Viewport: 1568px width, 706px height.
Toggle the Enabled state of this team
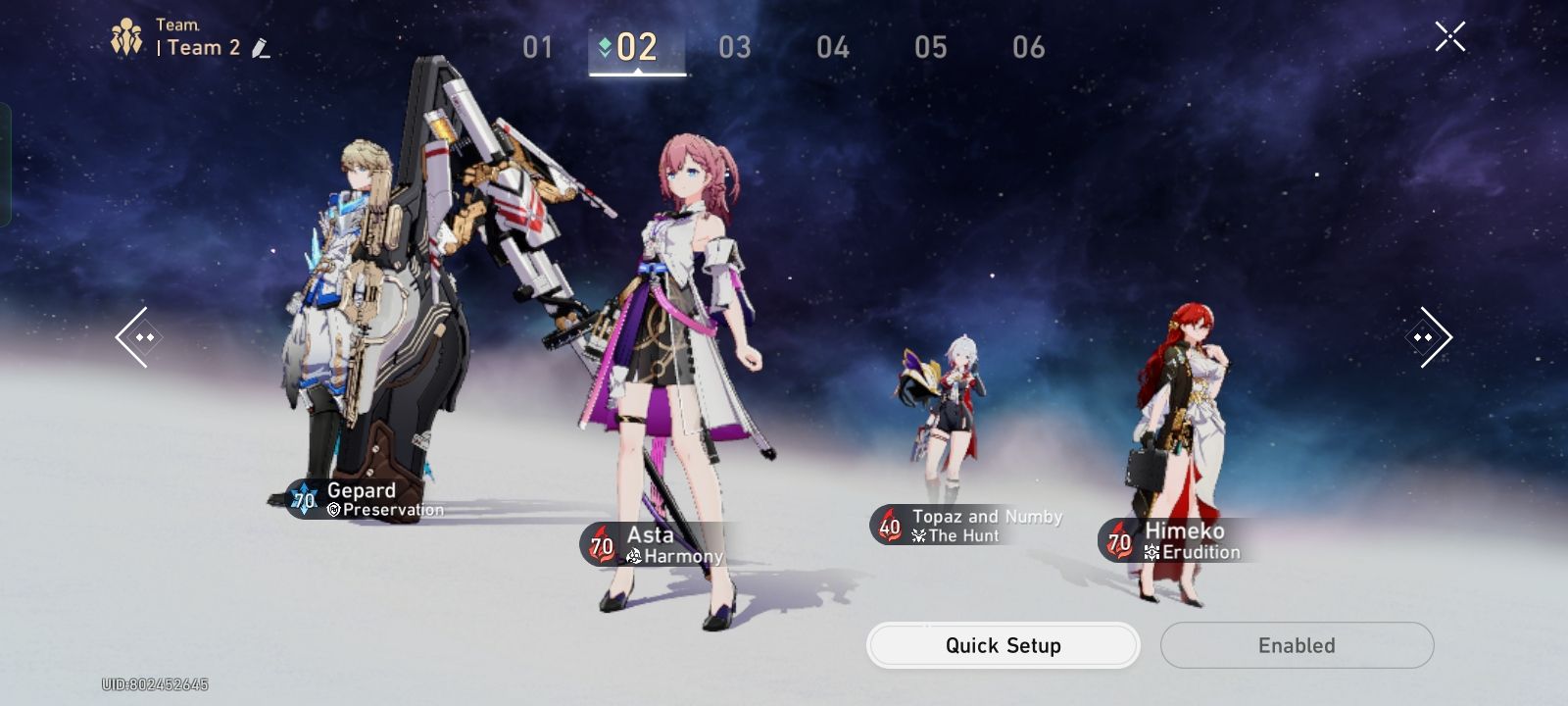tap(1296, 645)
